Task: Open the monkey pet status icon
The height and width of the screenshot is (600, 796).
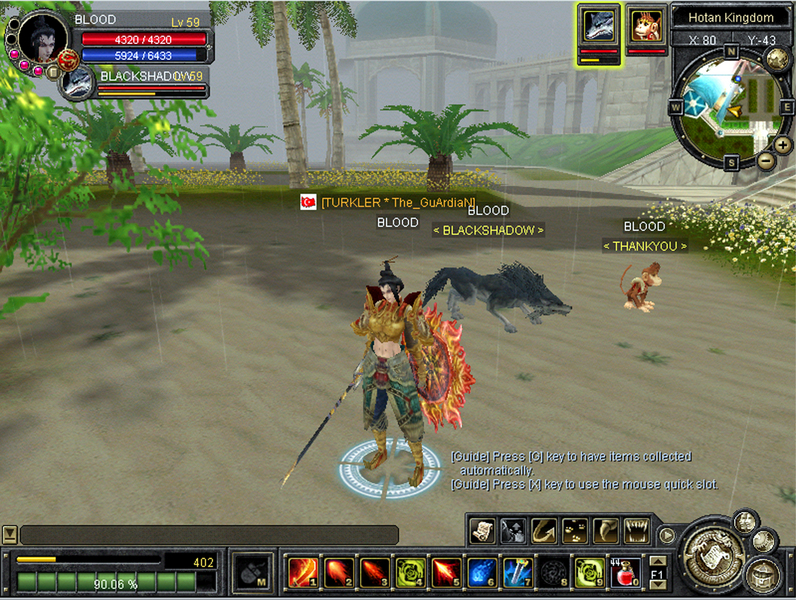Action: (646, 25)
